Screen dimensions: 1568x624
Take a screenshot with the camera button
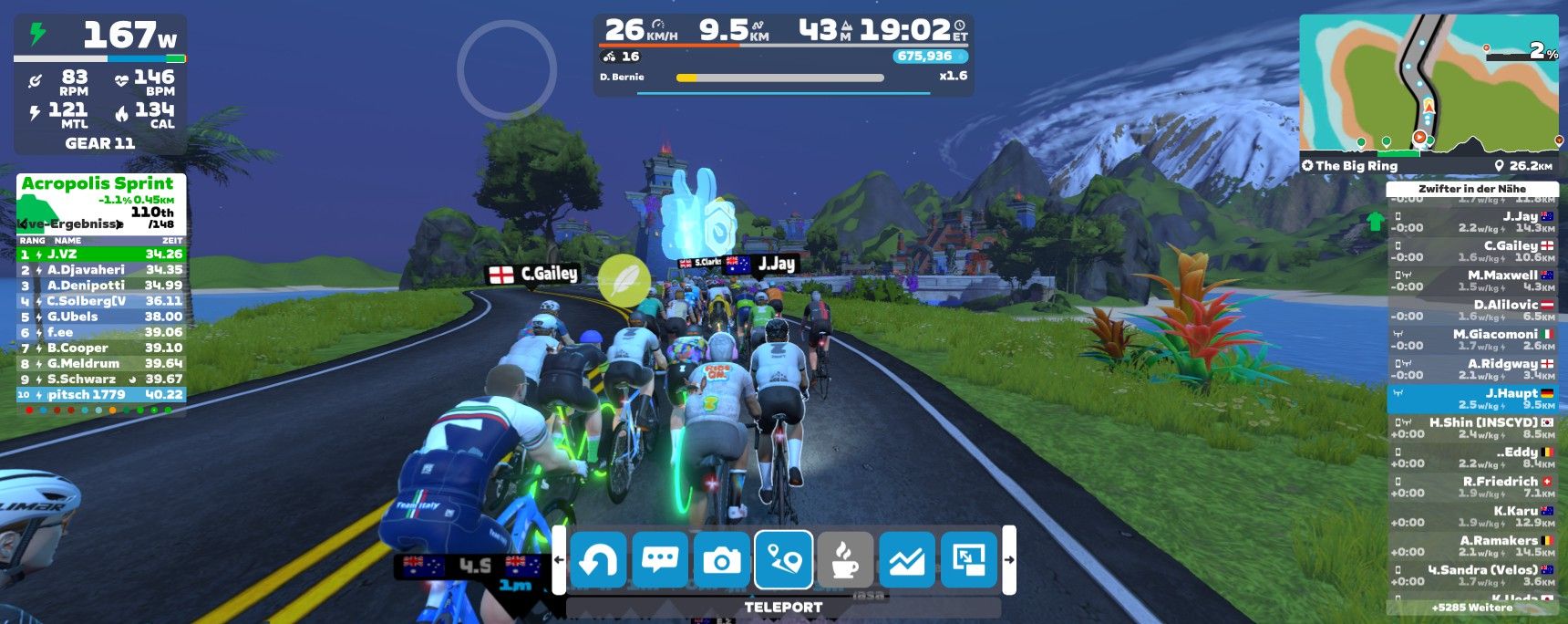tap(722, 560)
